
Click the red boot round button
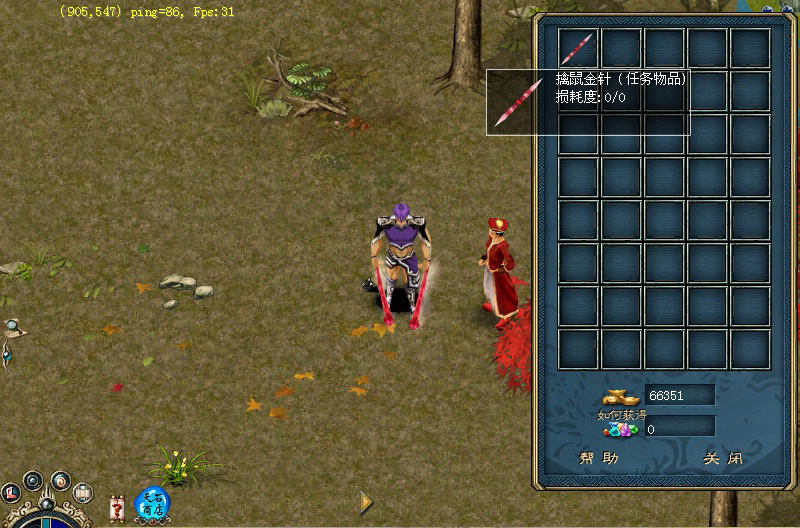(12, 493)
